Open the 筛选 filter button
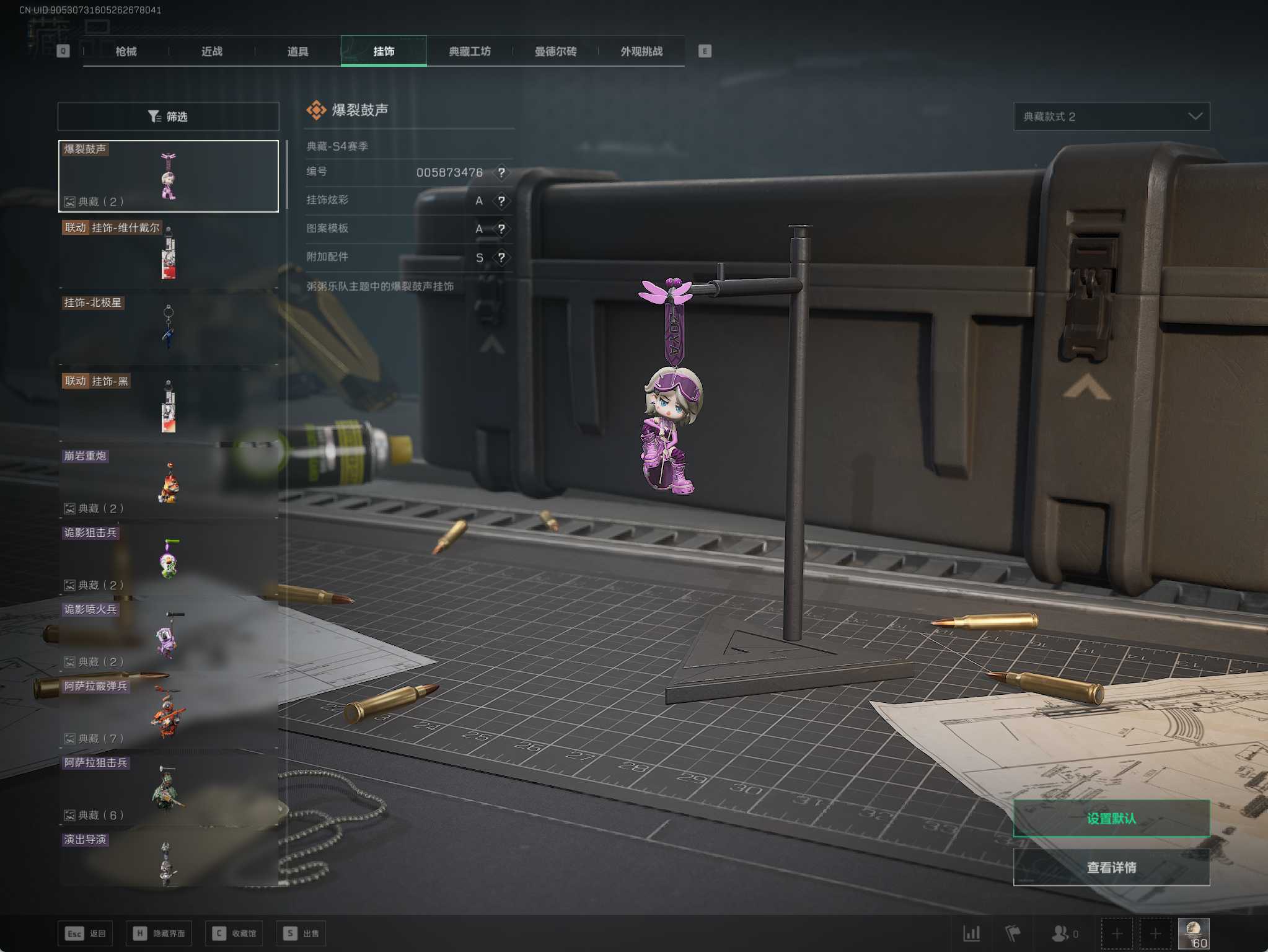The image size is (1268, 952). coord(169,117)
